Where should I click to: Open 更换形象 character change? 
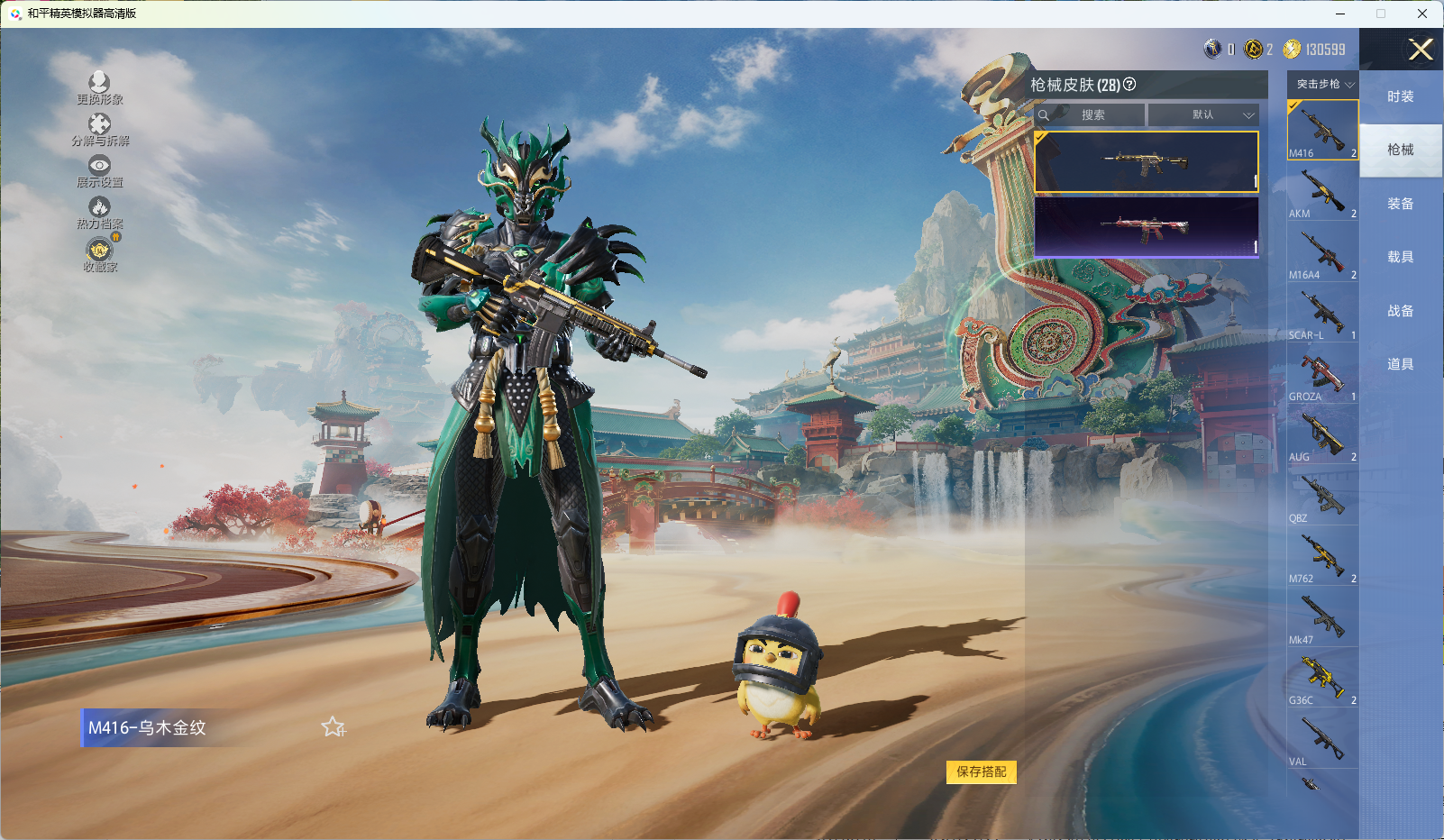coord(99,88)
